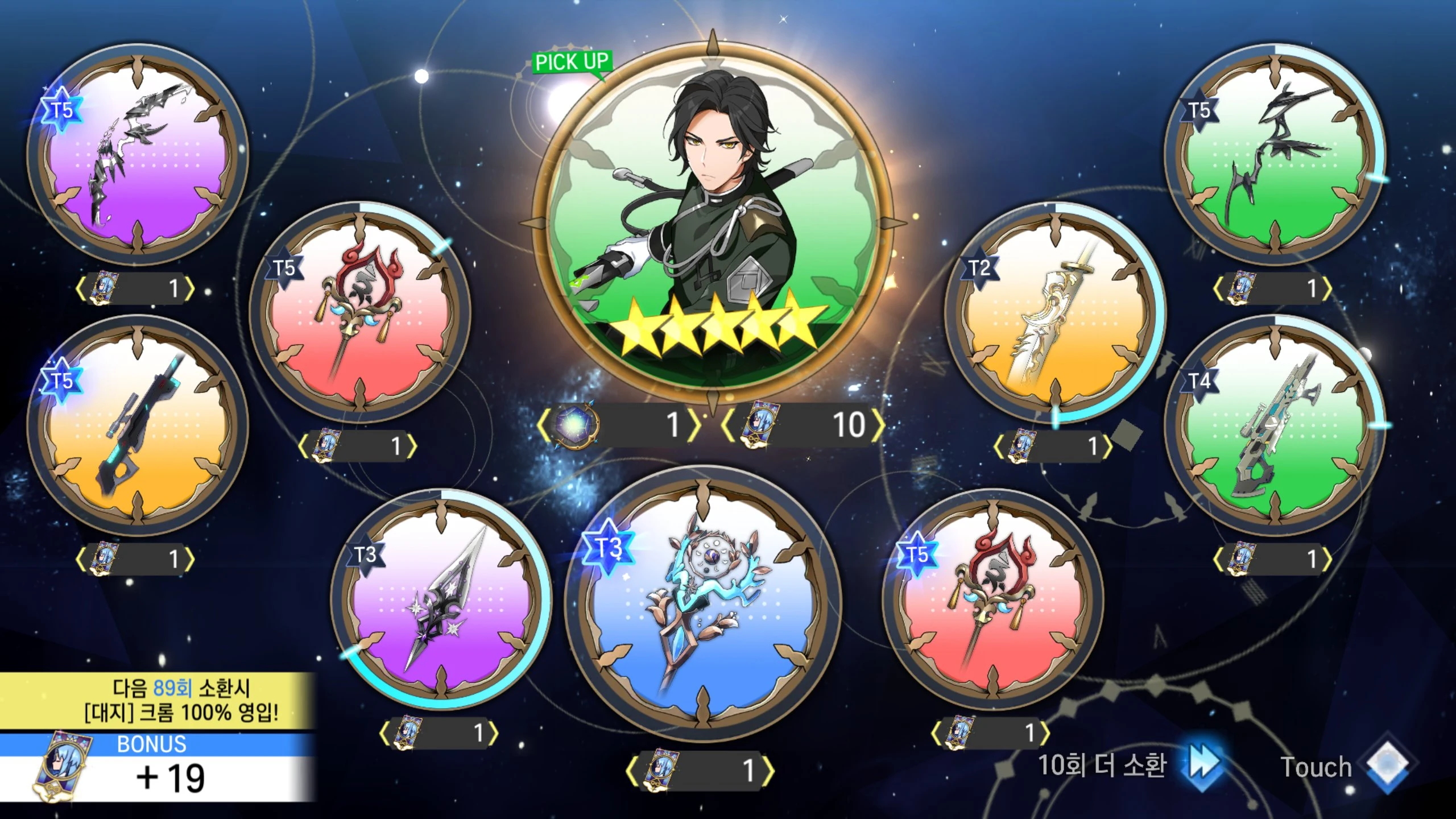
Task: Choose the purple T3 spearhead weapon result
Action: tap(441, 599)
